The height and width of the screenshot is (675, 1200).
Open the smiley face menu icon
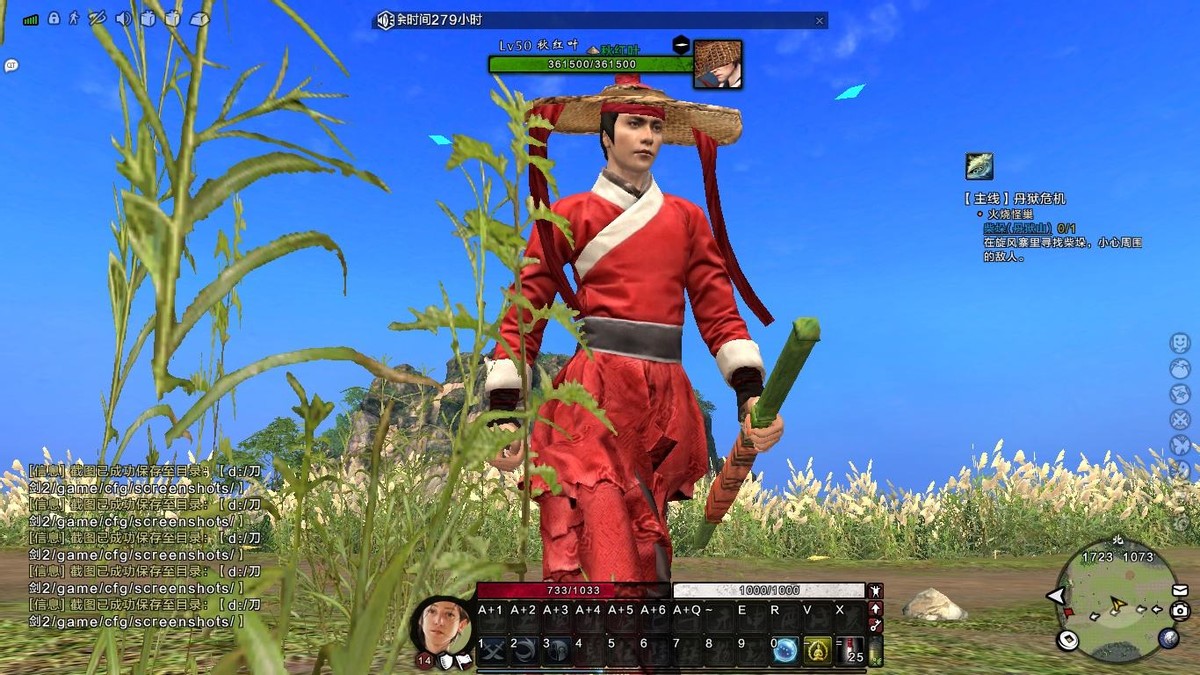point(1180,342)
